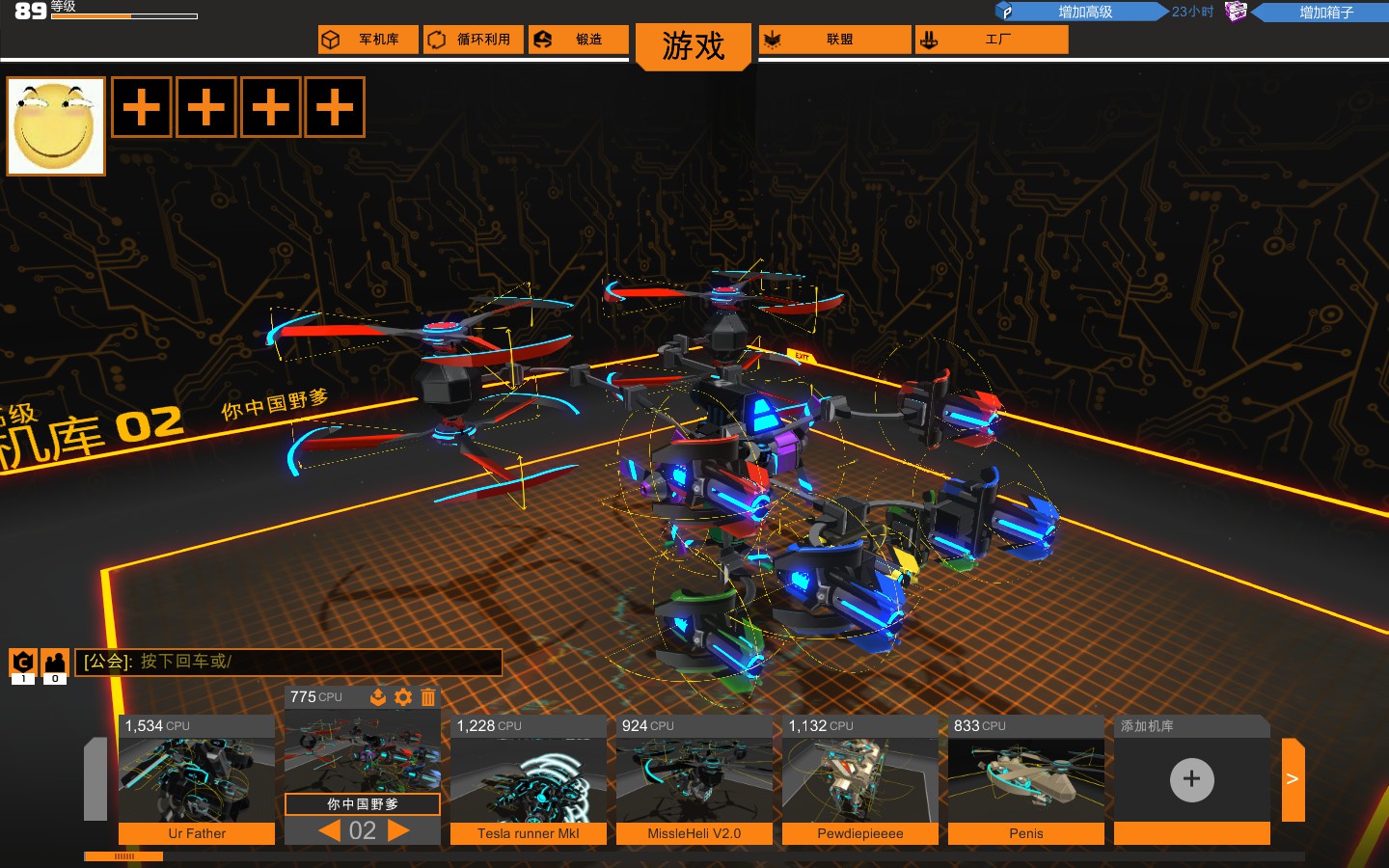Open the robot settings gear icon

tap(403, 697)
